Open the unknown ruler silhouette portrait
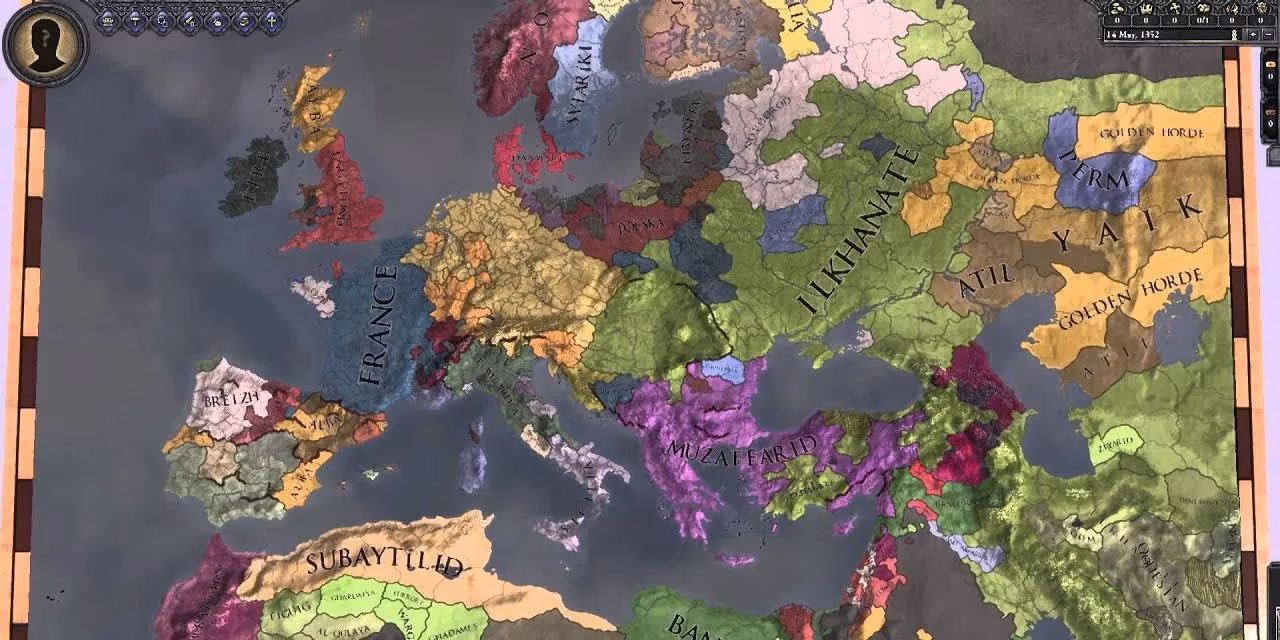Screen dimensions: 1280x640 click(x=46, y=43)
